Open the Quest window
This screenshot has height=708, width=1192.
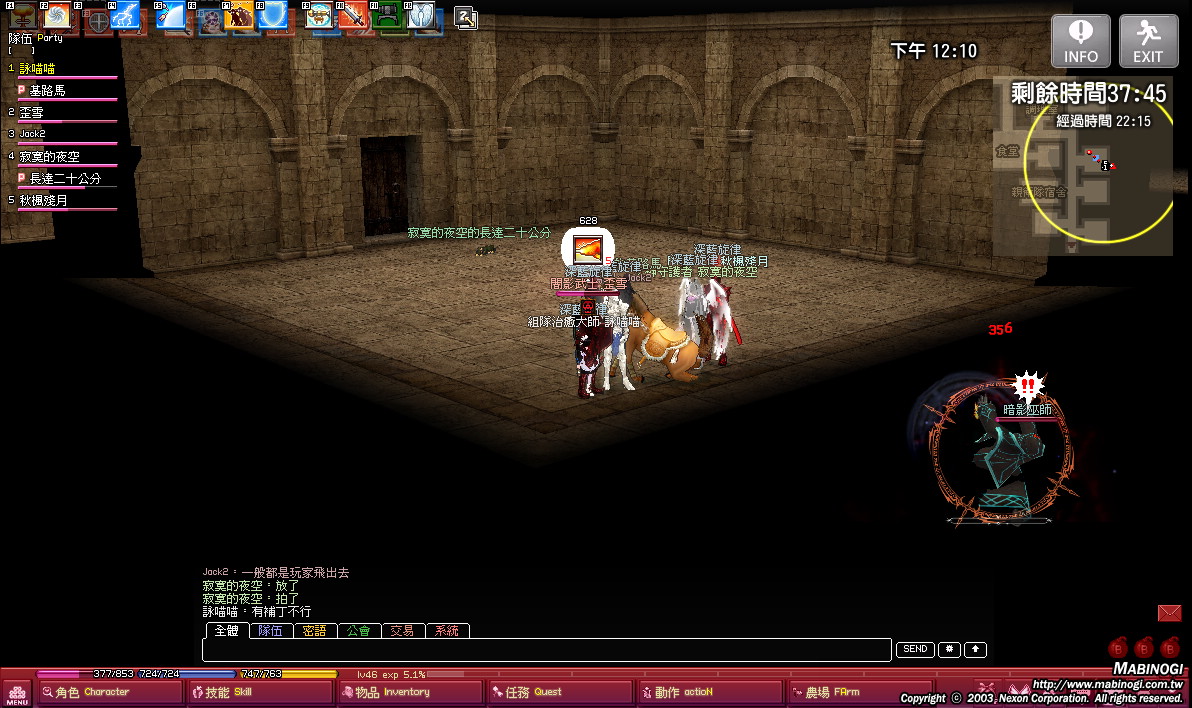point(560,692)
